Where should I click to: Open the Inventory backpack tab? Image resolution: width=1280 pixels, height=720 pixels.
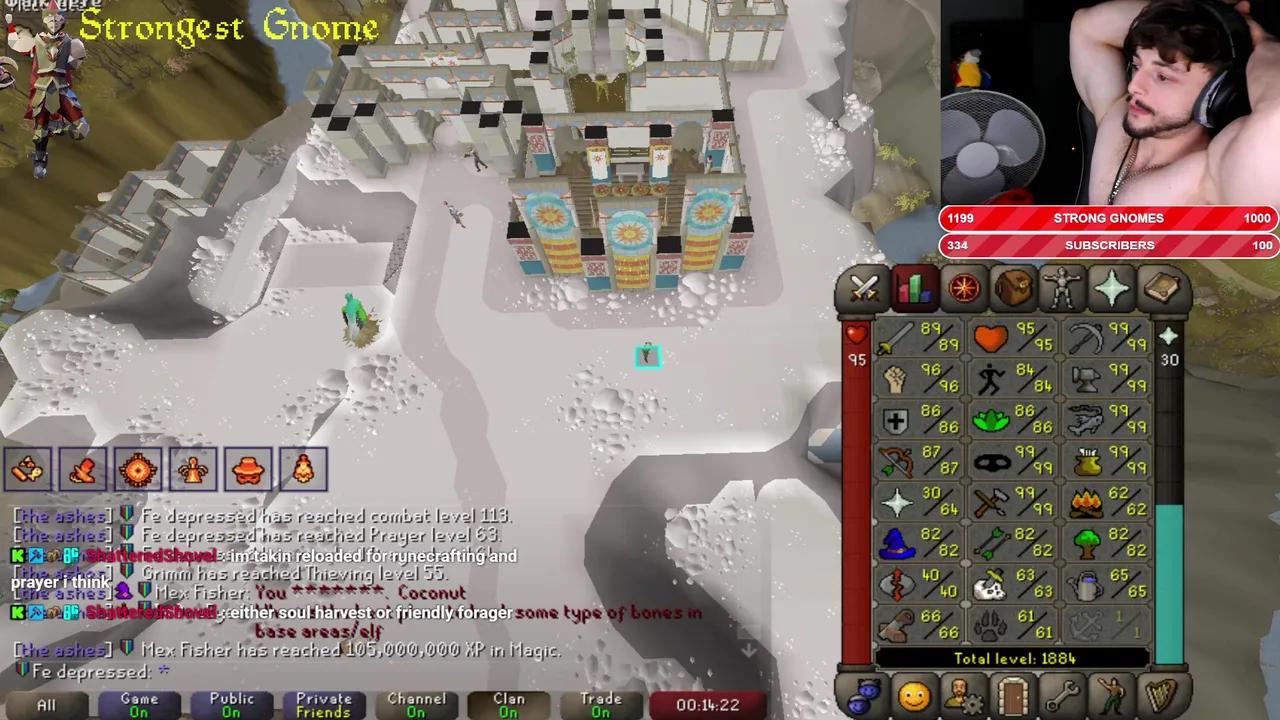tap(1013, 289)
